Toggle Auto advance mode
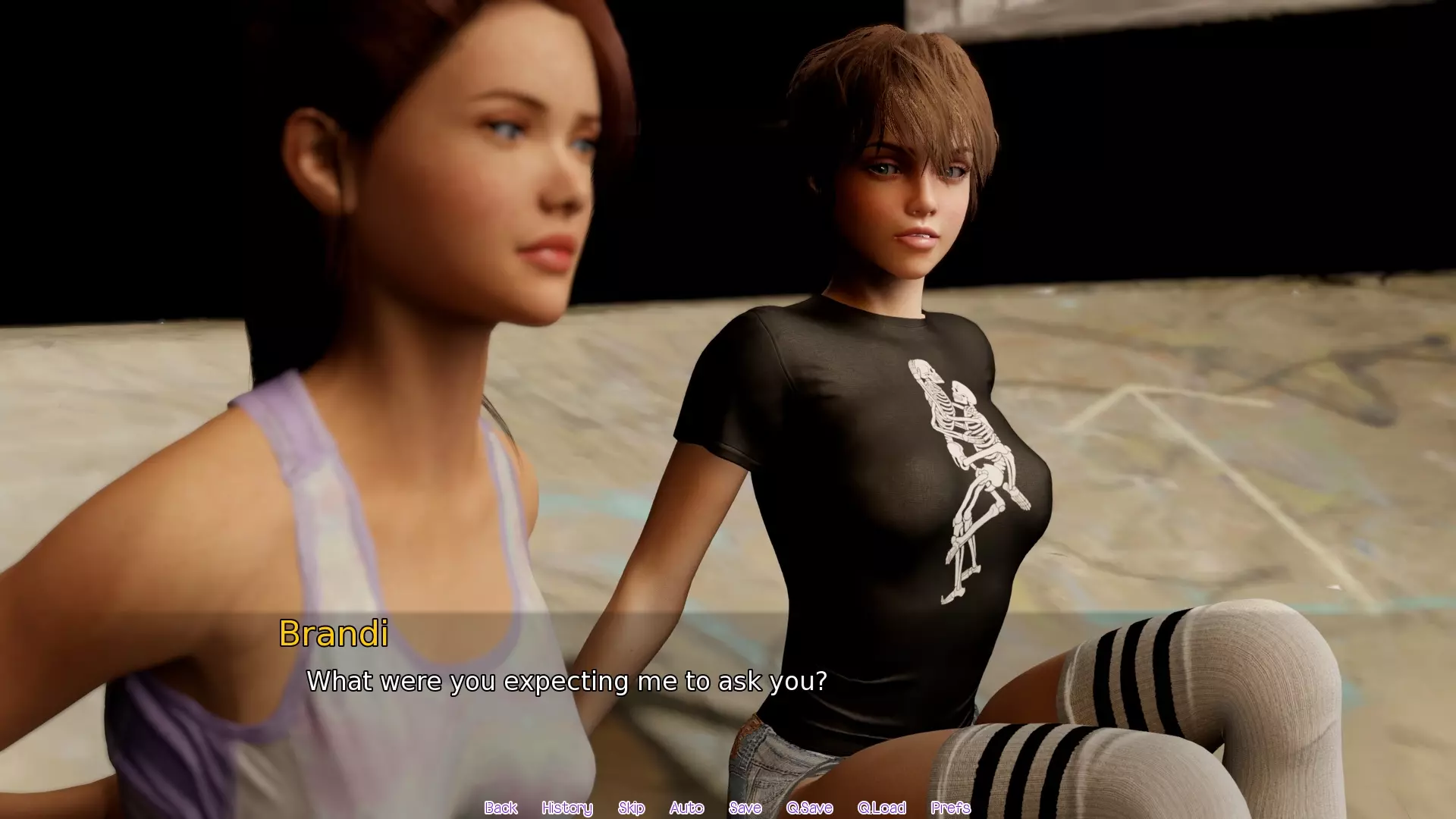The width and height of the screenshot is (1456, 819). (x=686, y=808)
